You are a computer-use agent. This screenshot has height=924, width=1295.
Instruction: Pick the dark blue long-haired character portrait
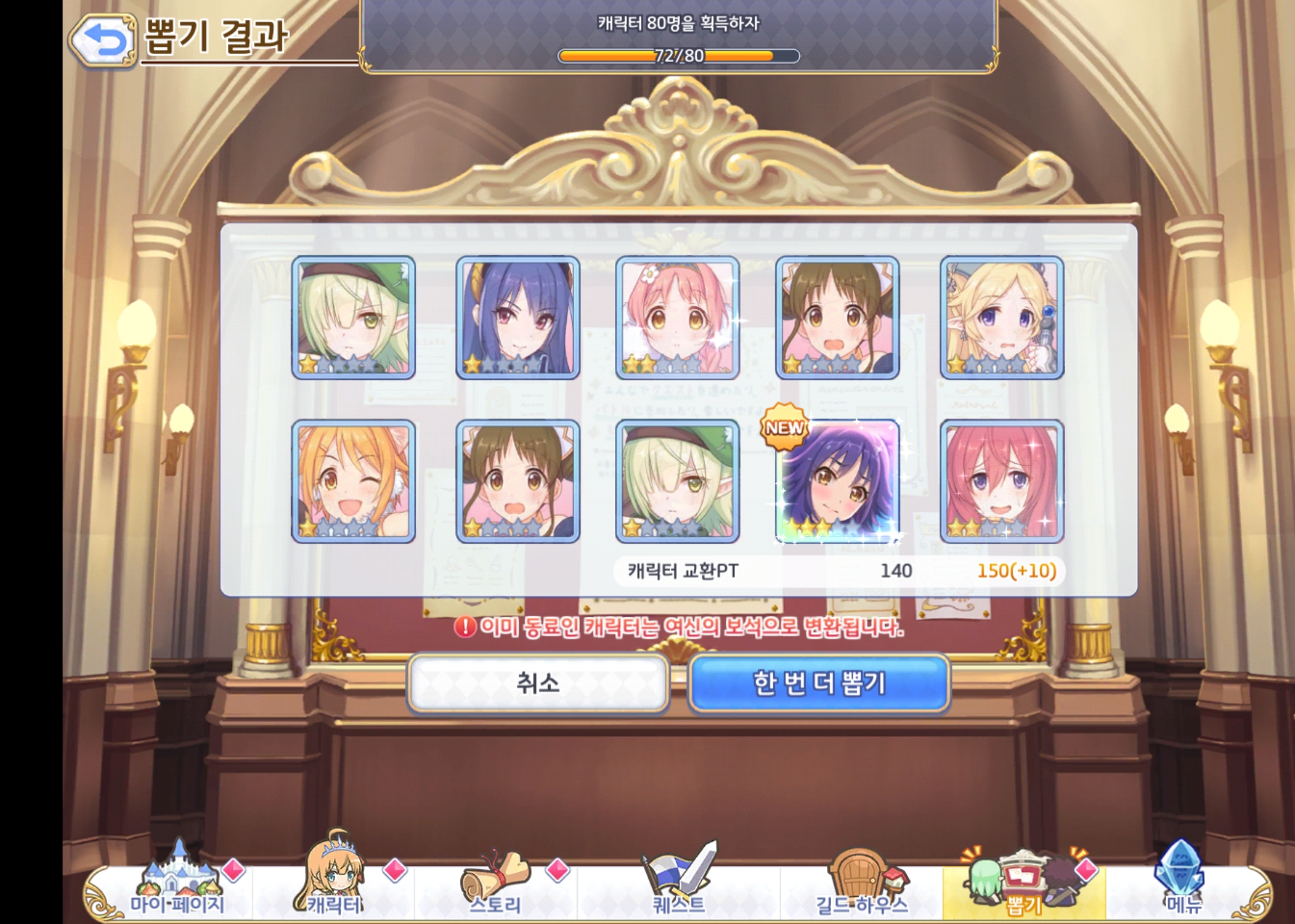518,318
